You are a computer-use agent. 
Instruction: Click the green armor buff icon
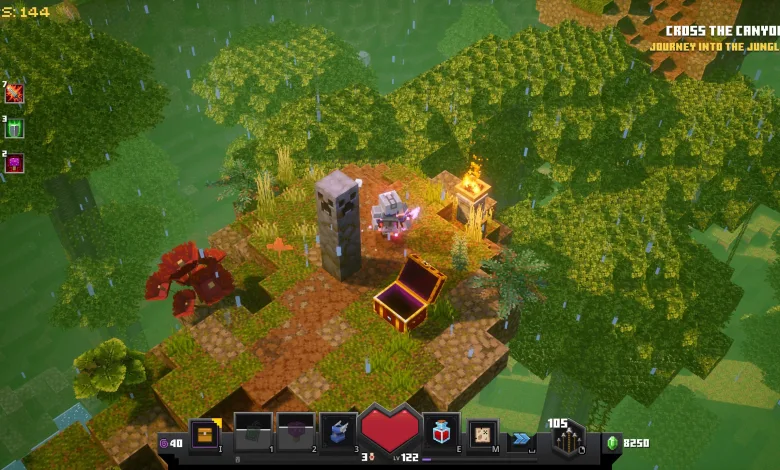tap(14, 128)
